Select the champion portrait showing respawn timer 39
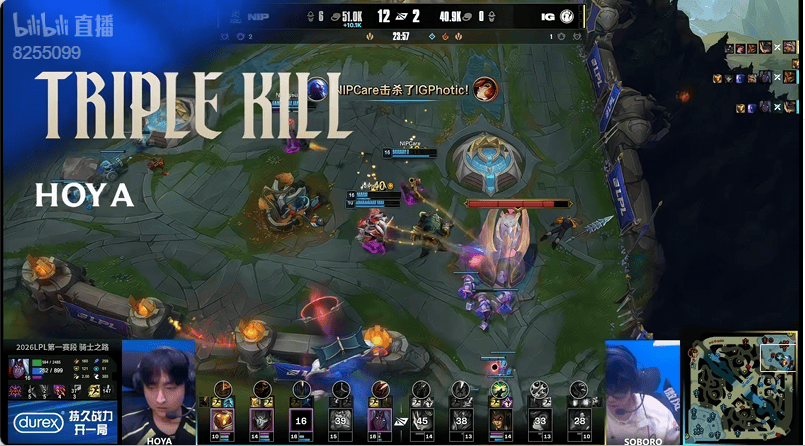This screenshot has height=446, width=805. (341, 420)
